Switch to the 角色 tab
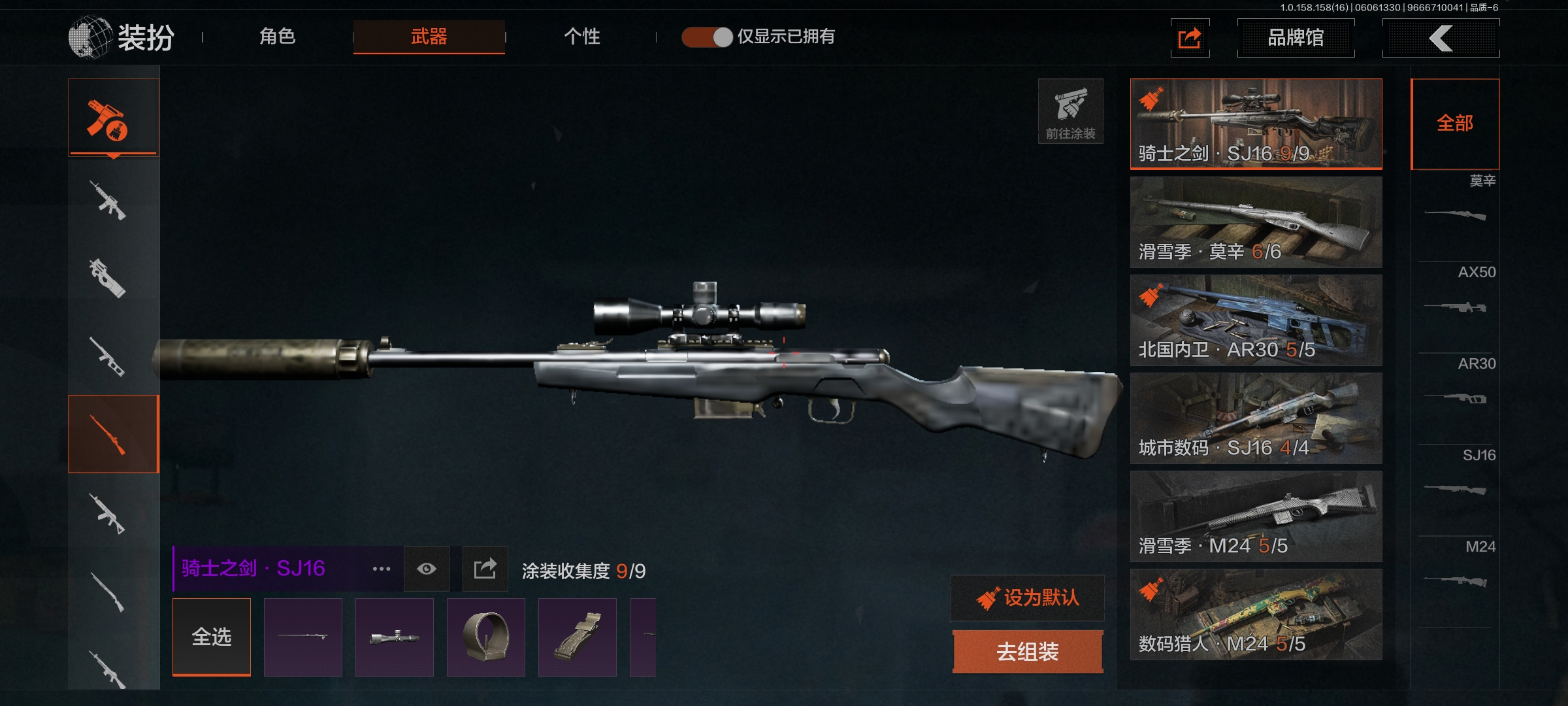1568x706 pixels. click(x=278, y=37)
